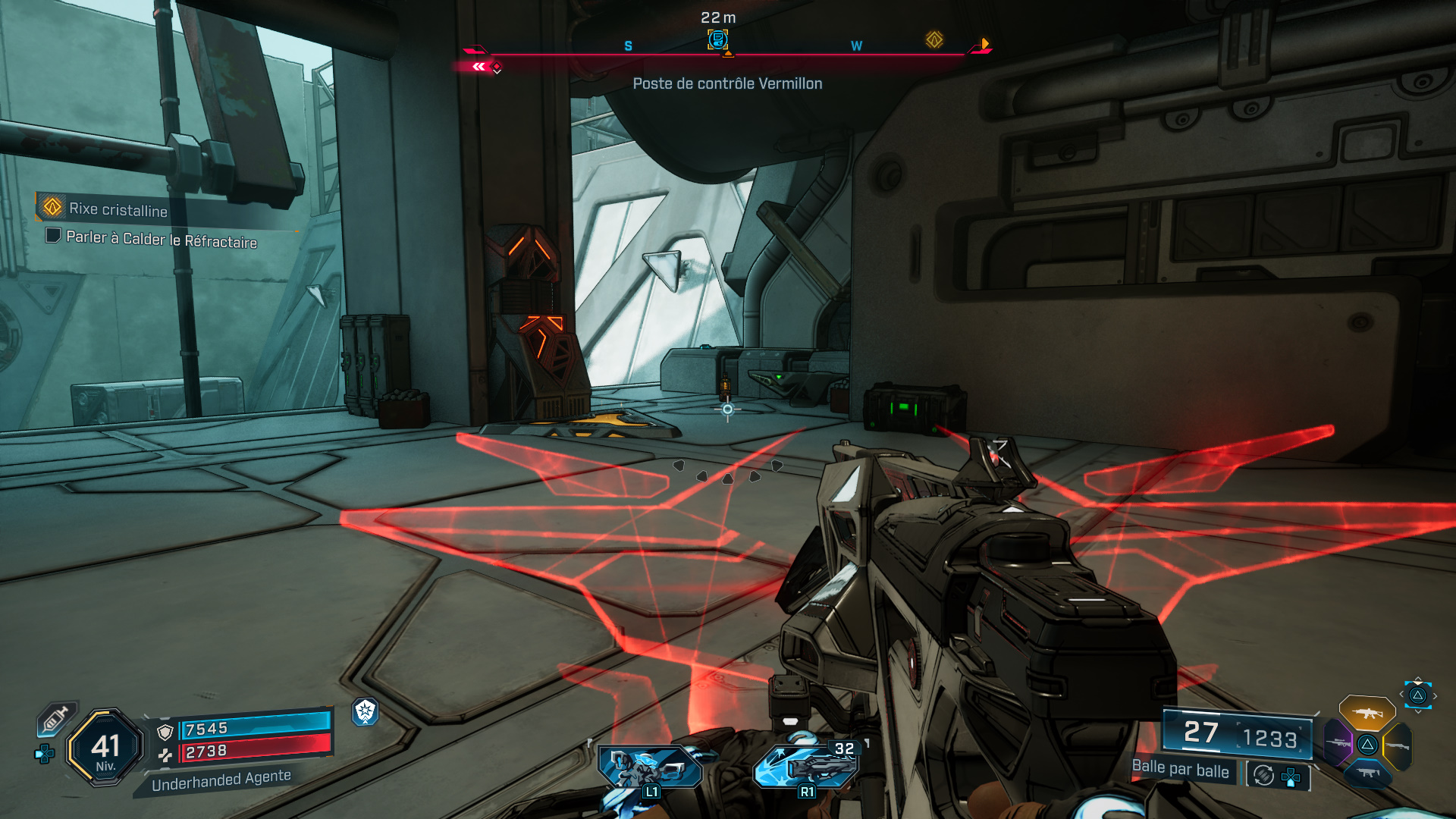
Task: Open the down chevron under the swap button
Action: pyautogui.click(x=1418, y=712)
